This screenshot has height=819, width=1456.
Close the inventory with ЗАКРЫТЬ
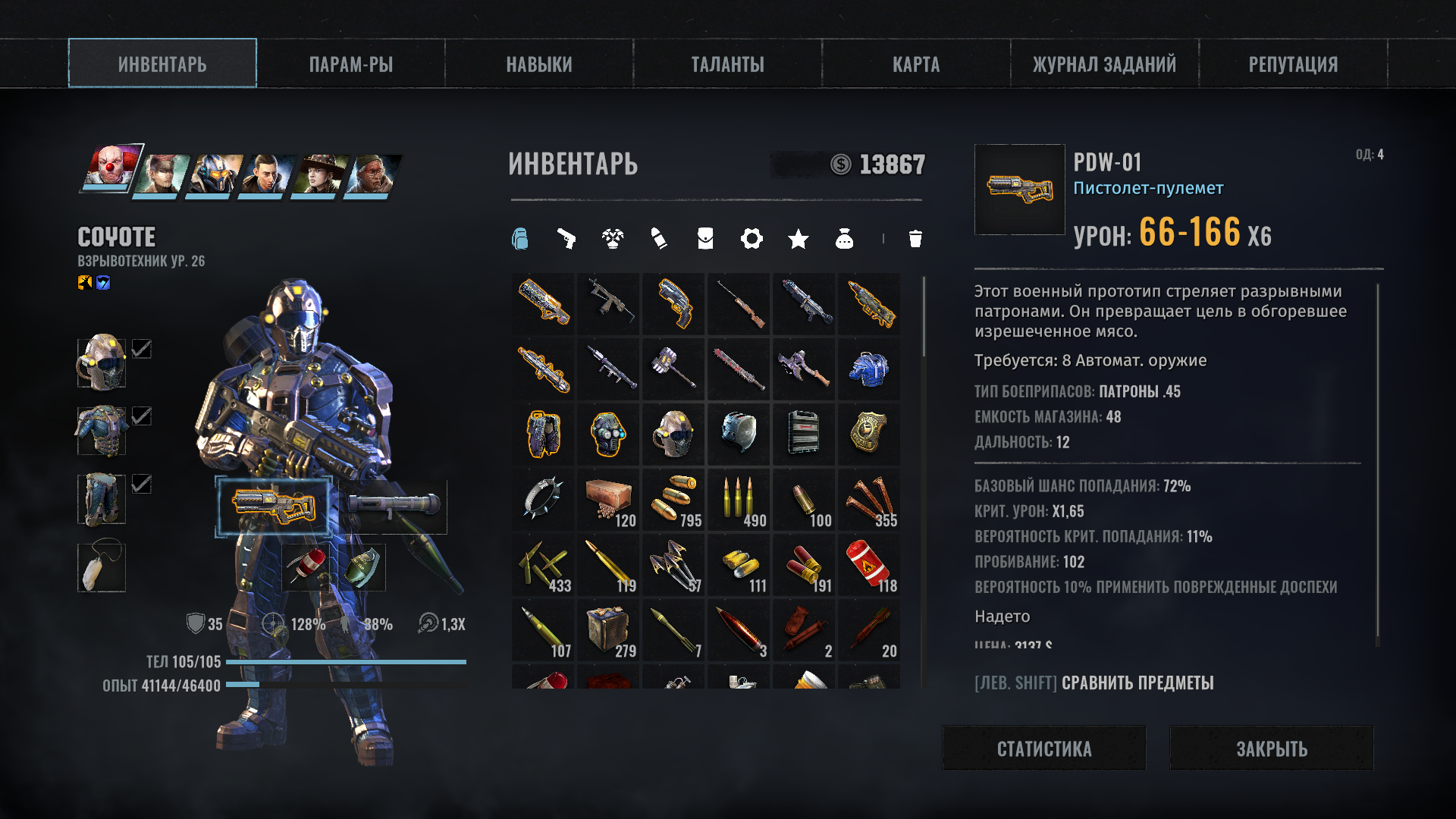pos(1272,748)
